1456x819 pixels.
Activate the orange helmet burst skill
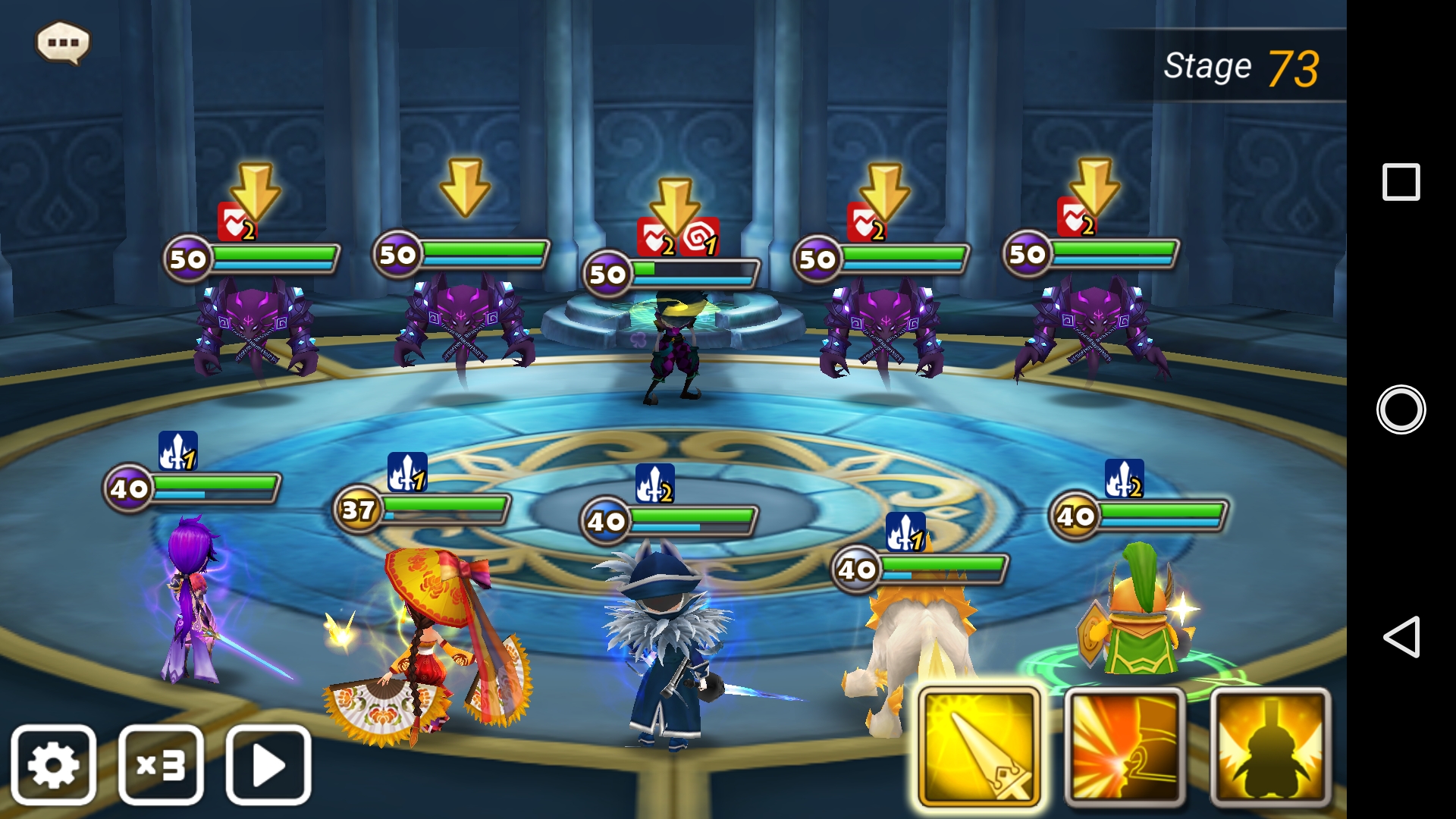(1125, 747)
